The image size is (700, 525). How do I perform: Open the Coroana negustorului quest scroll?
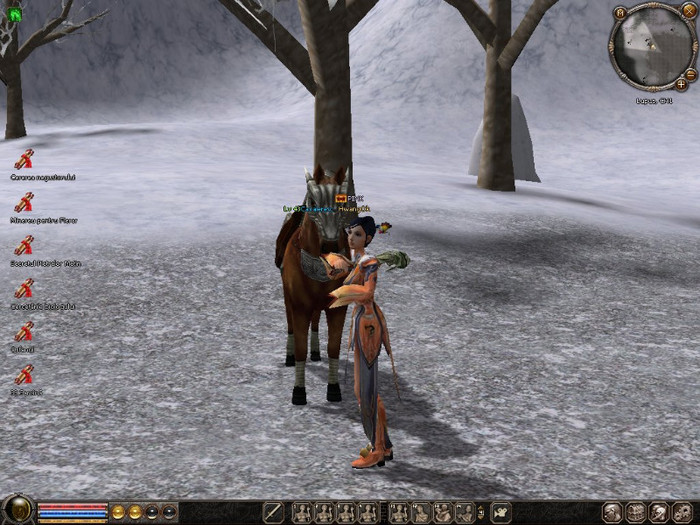point(24,160)
